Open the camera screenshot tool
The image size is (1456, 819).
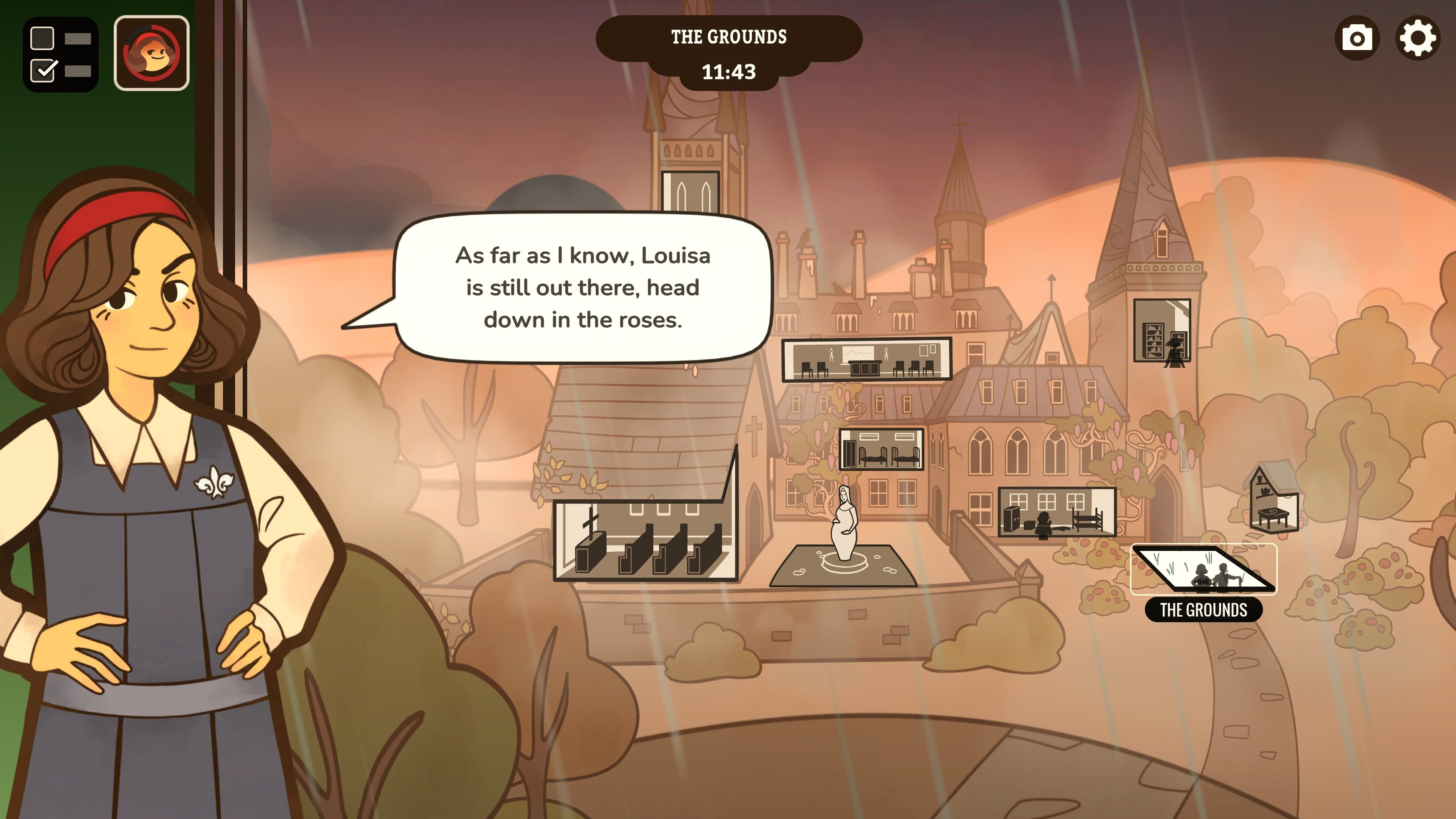coord(1357,38)
